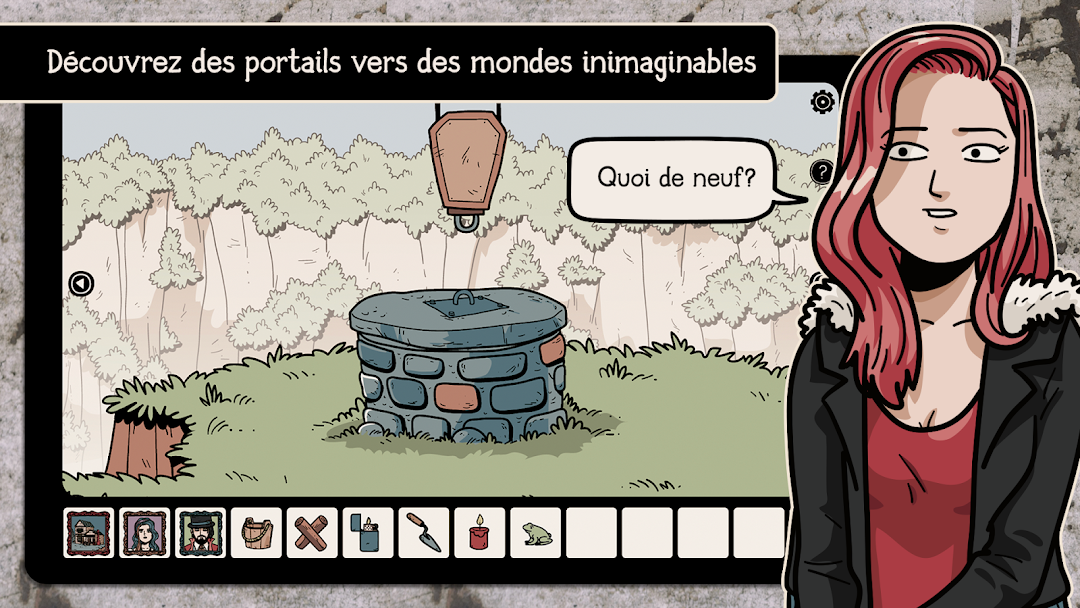Pick the framed portrait of the man in a hat
Viewport: 1080px width, 608px height.
tap(201, 533)
